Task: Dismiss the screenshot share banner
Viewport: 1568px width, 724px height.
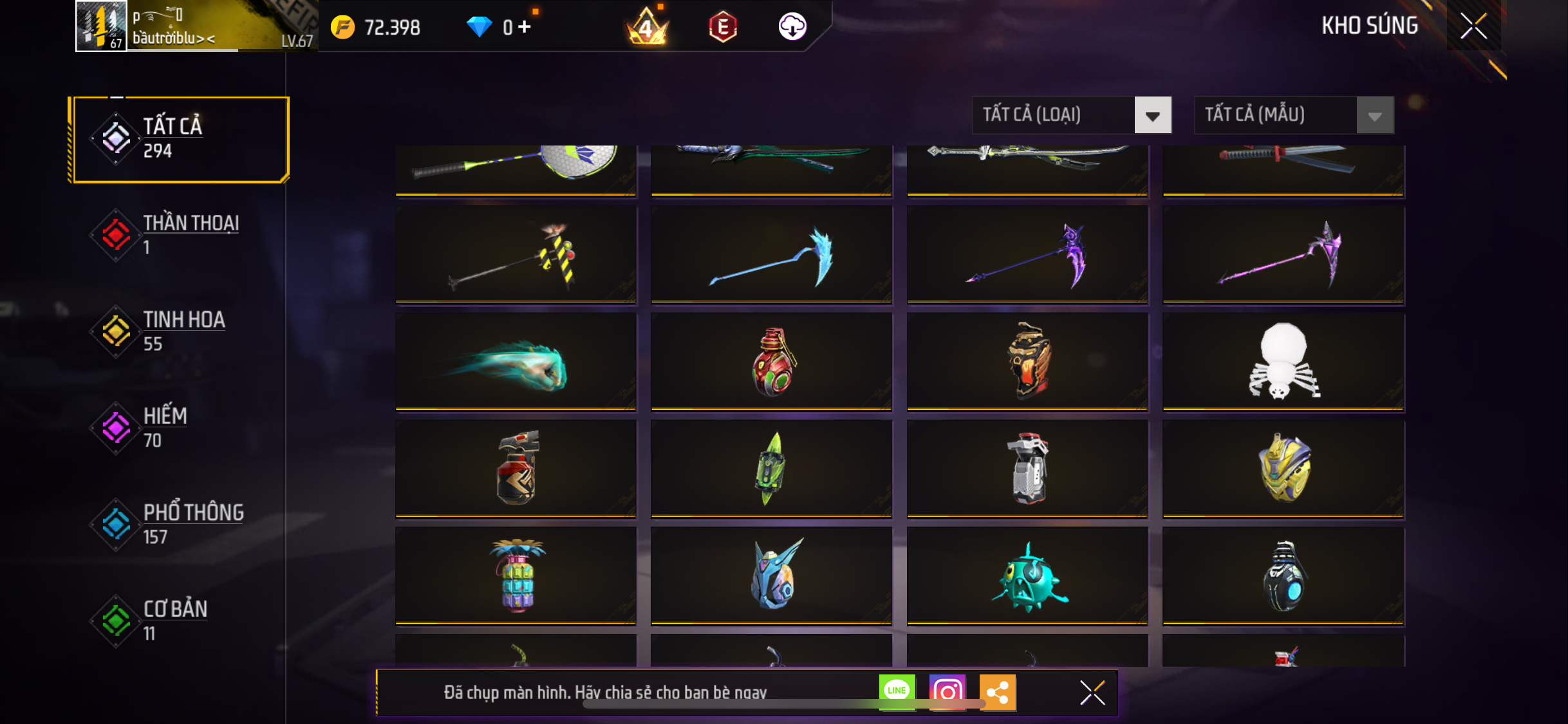Action: [1092, 692]
